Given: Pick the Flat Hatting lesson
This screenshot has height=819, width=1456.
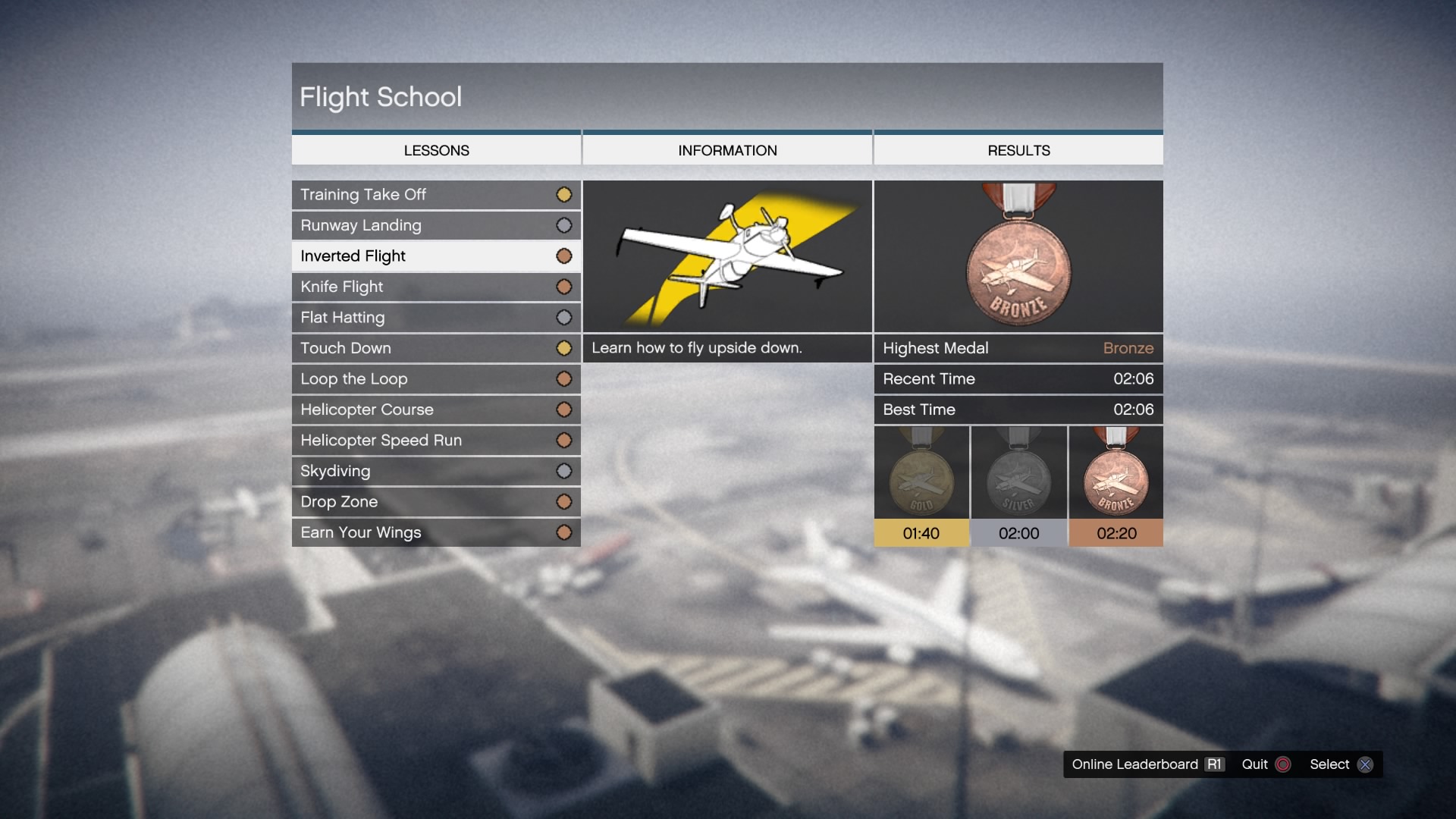Looking at the screenshot, I should coord(436,318).
